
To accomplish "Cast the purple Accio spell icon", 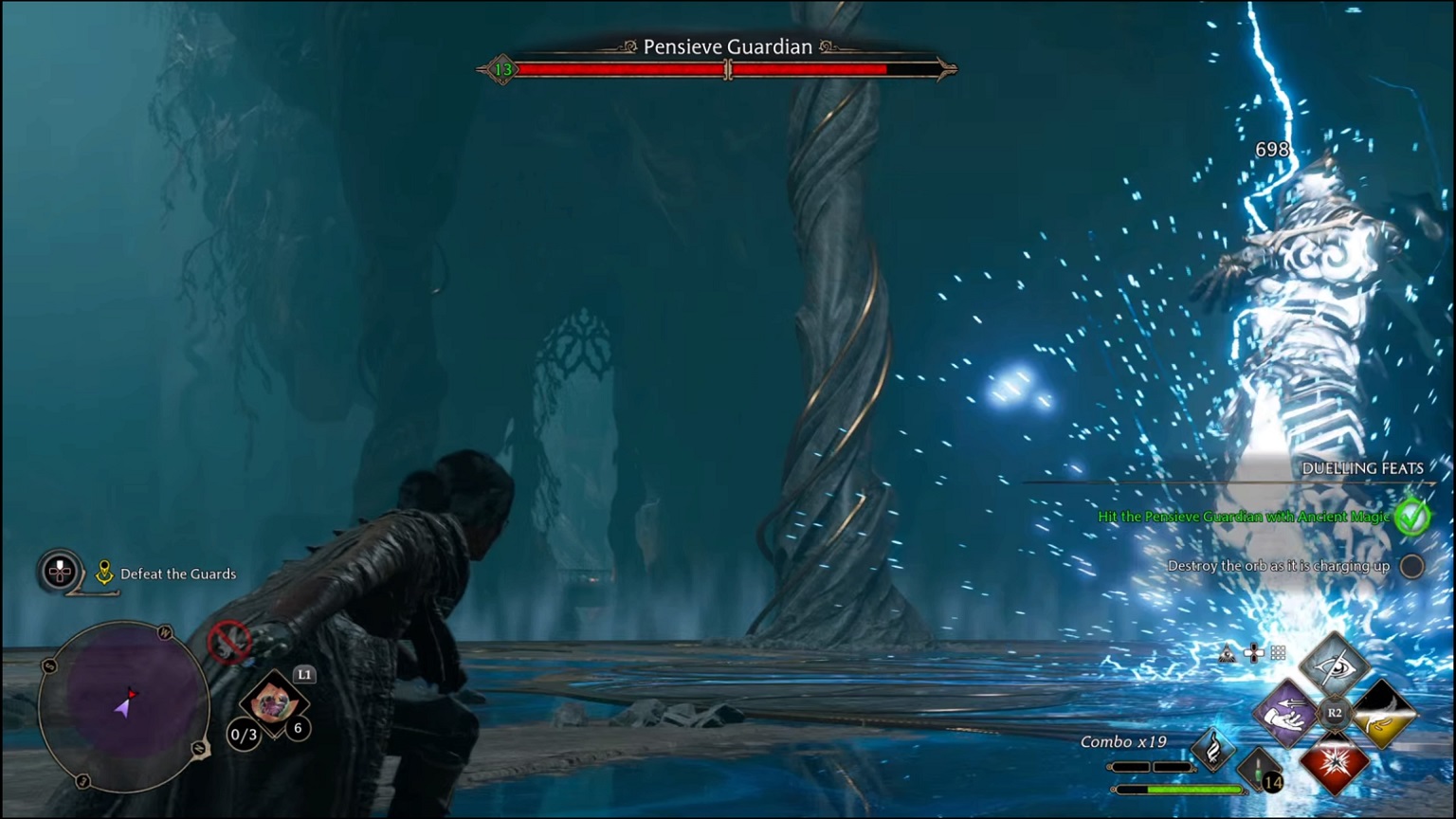I will pos(1287,714).
